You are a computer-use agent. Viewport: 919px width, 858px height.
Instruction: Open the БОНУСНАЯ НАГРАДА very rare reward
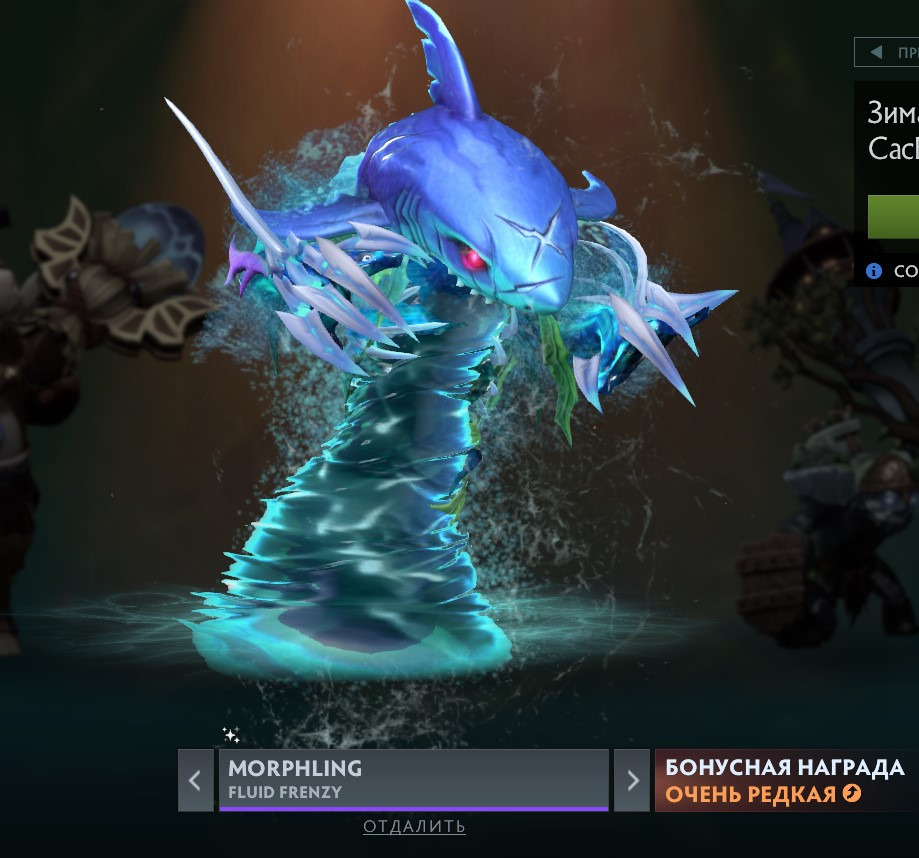[785, 780]
